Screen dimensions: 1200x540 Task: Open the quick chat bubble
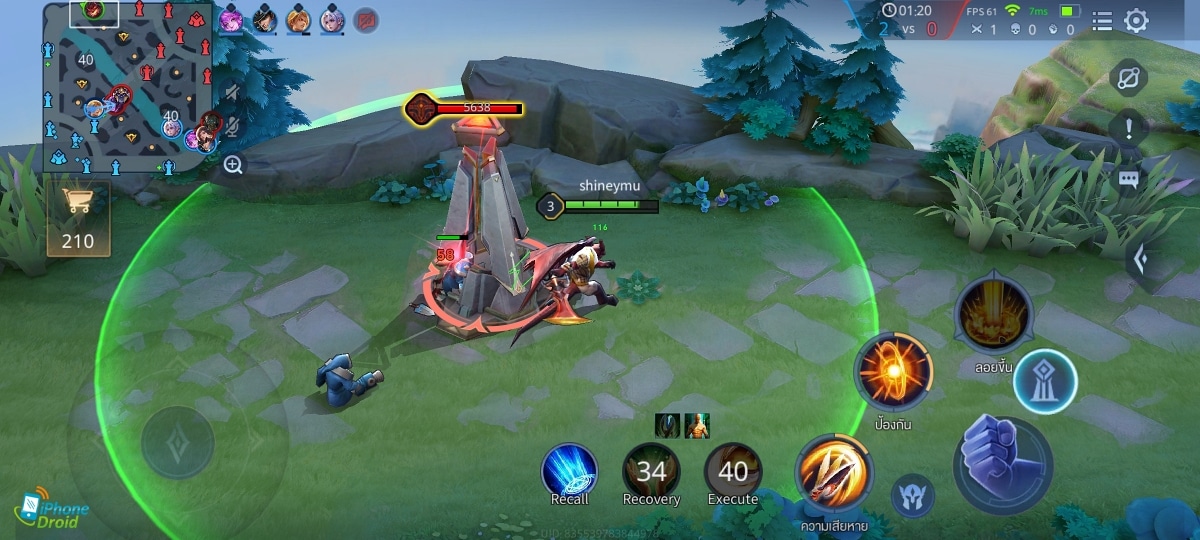1129,180
